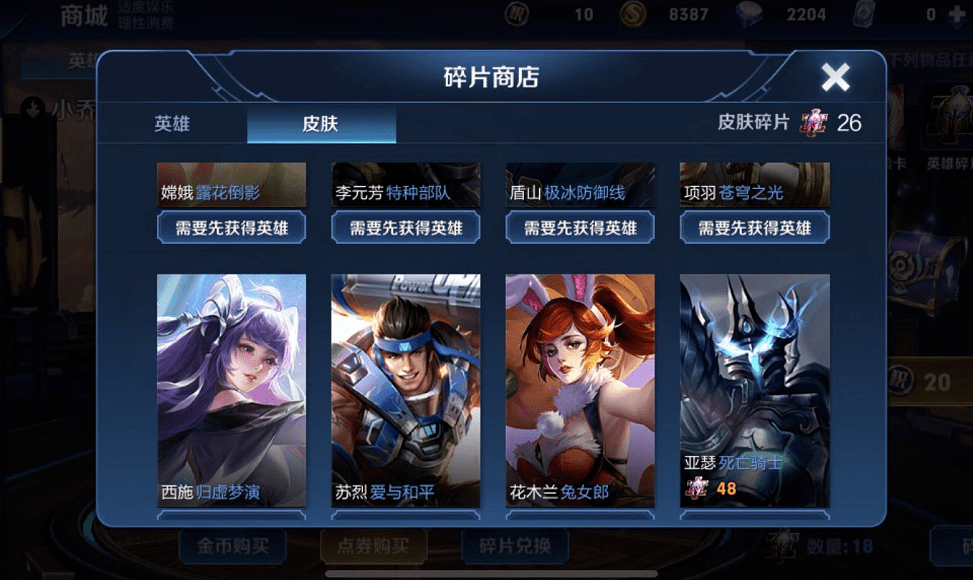Click 需要先获得英雄 button under 项羽 苍穹之光
The image size is (973, 580).
(x=754, y=228)
